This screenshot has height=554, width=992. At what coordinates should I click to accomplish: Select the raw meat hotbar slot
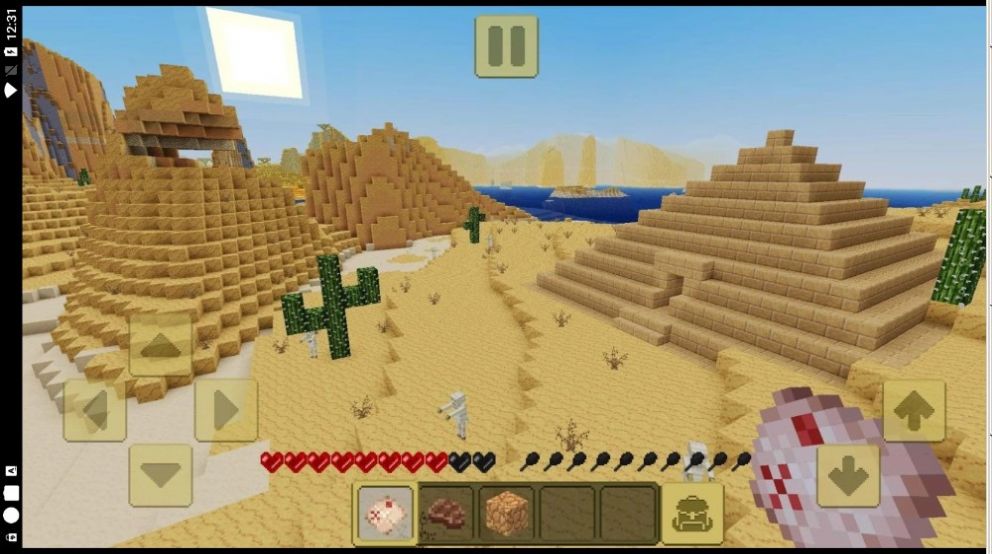click(x=446, y=514)
